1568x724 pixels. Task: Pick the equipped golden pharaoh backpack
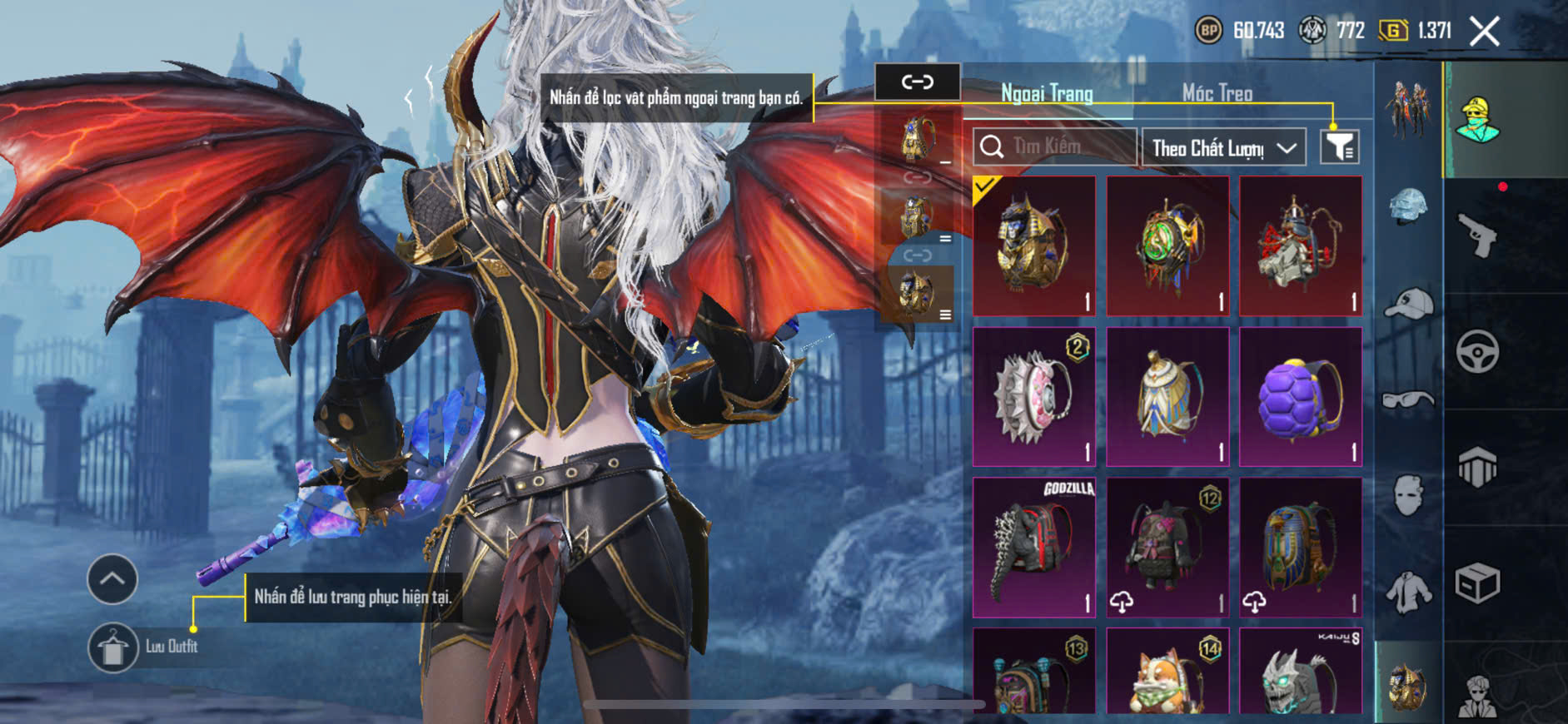click(x=1034, y=245)
